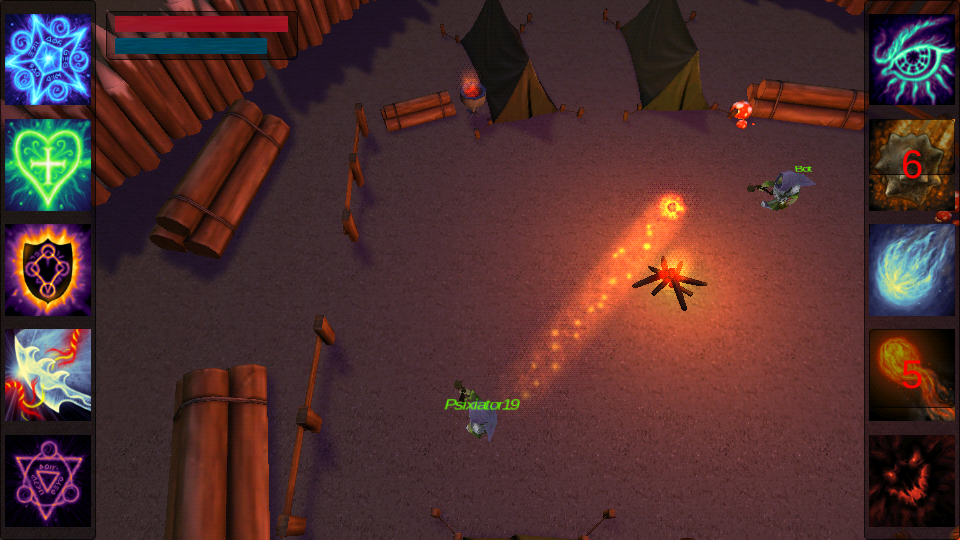960x540 pixels.
Task: Select the fireball spell icon
Action: click(x=912, y=375)
